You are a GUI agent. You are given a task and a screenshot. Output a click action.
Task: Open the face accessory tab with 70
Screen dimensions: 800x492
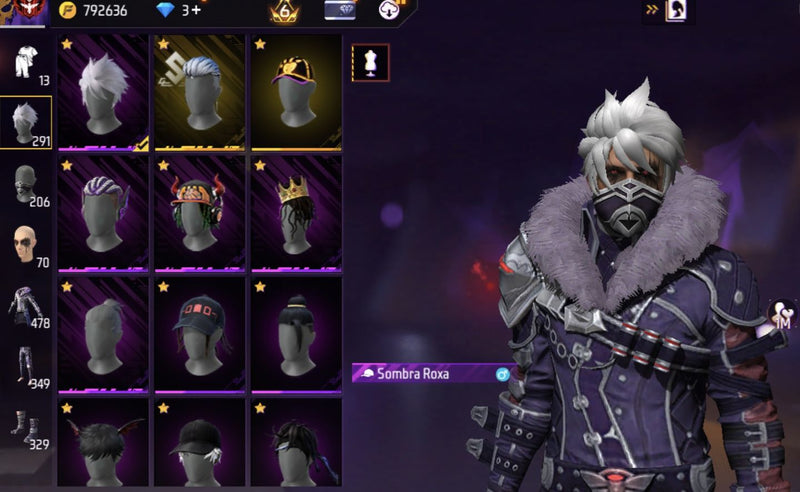(25, 246)
